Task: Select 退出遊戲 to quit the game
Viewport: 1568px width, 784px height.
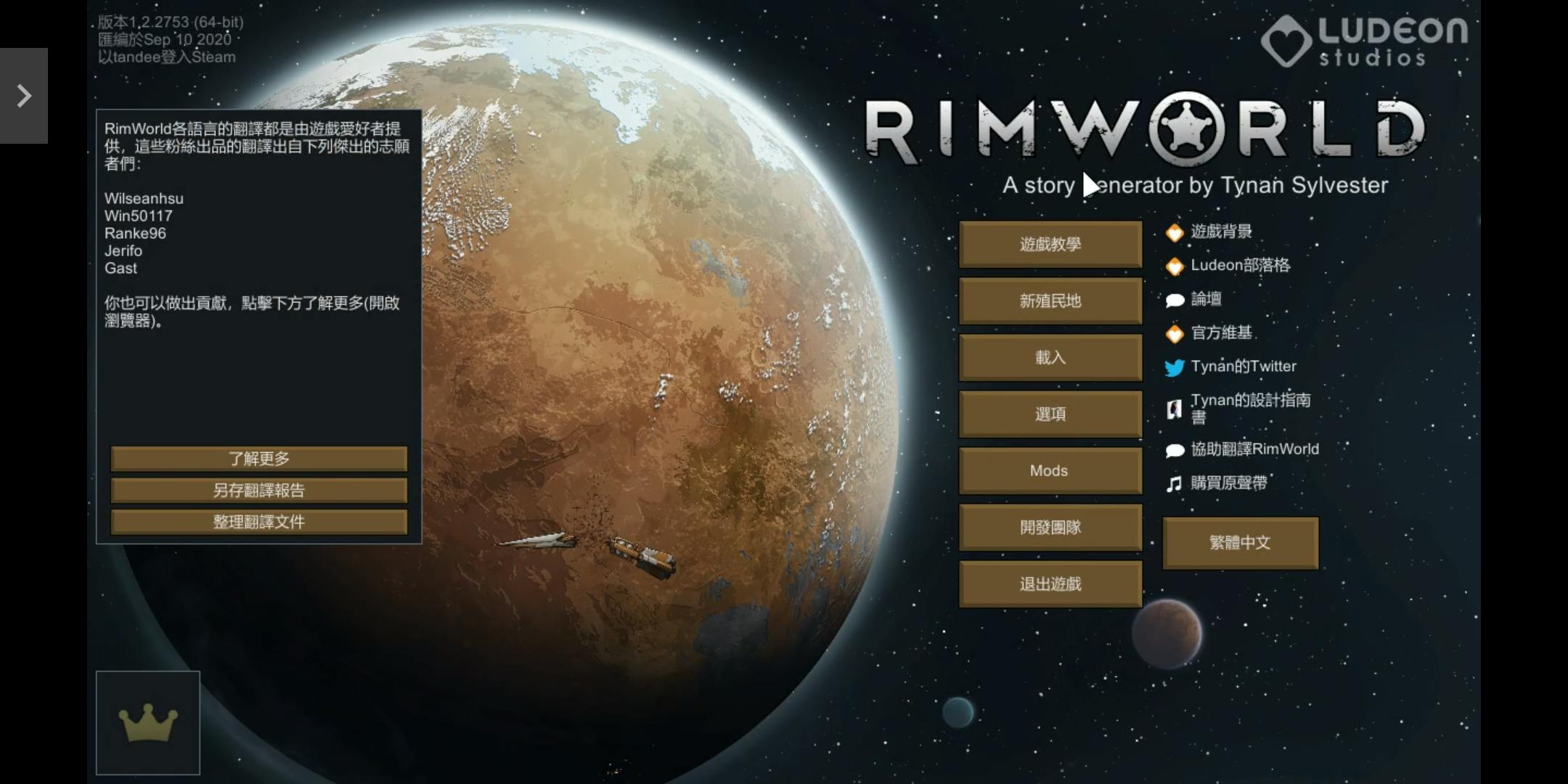Action: (x=1050, y=584)
